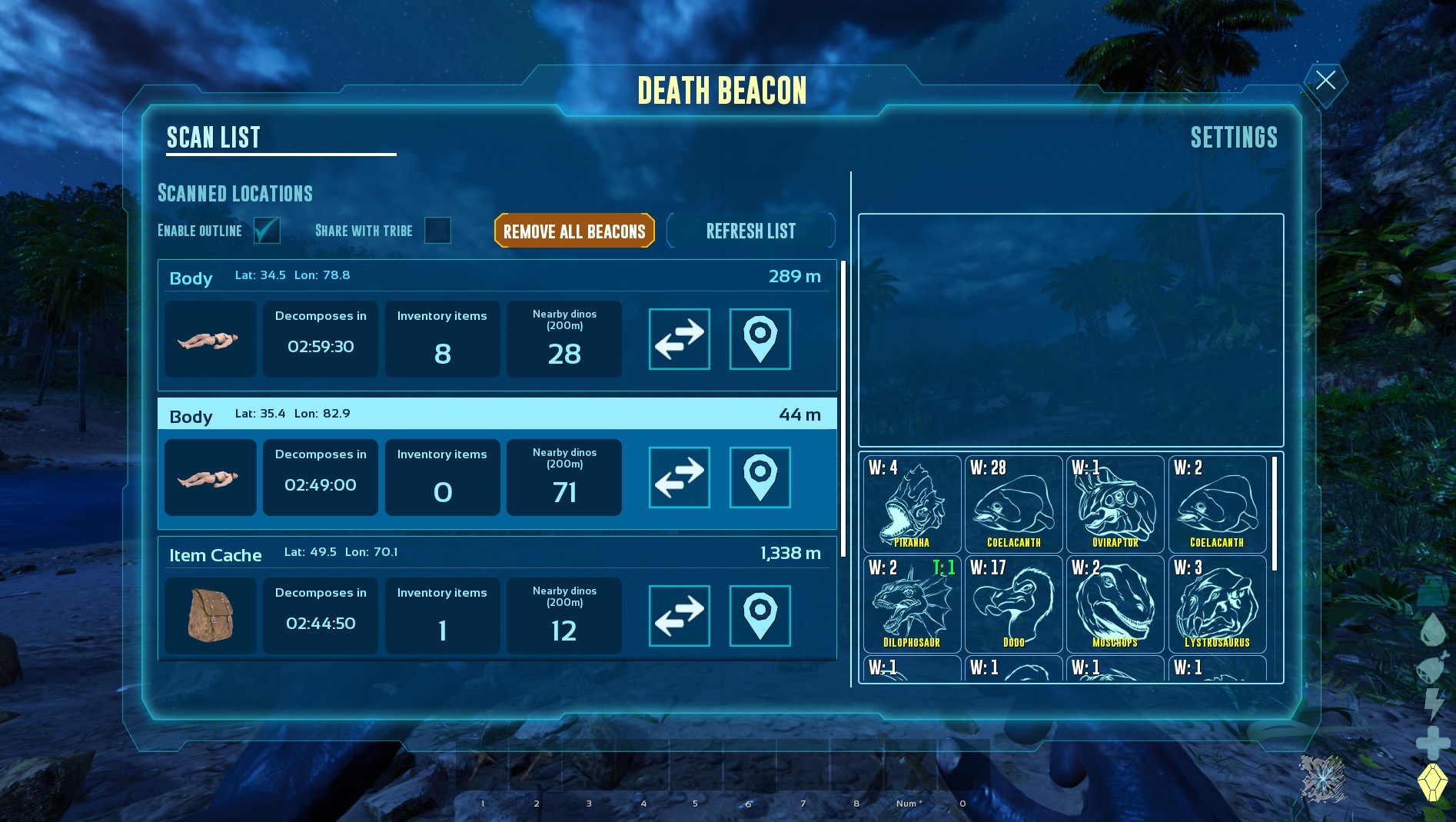Select the Oviraptor creature icon
Image resolution: width=1456 pixels, height=822 pixels.
(1115, 504)
